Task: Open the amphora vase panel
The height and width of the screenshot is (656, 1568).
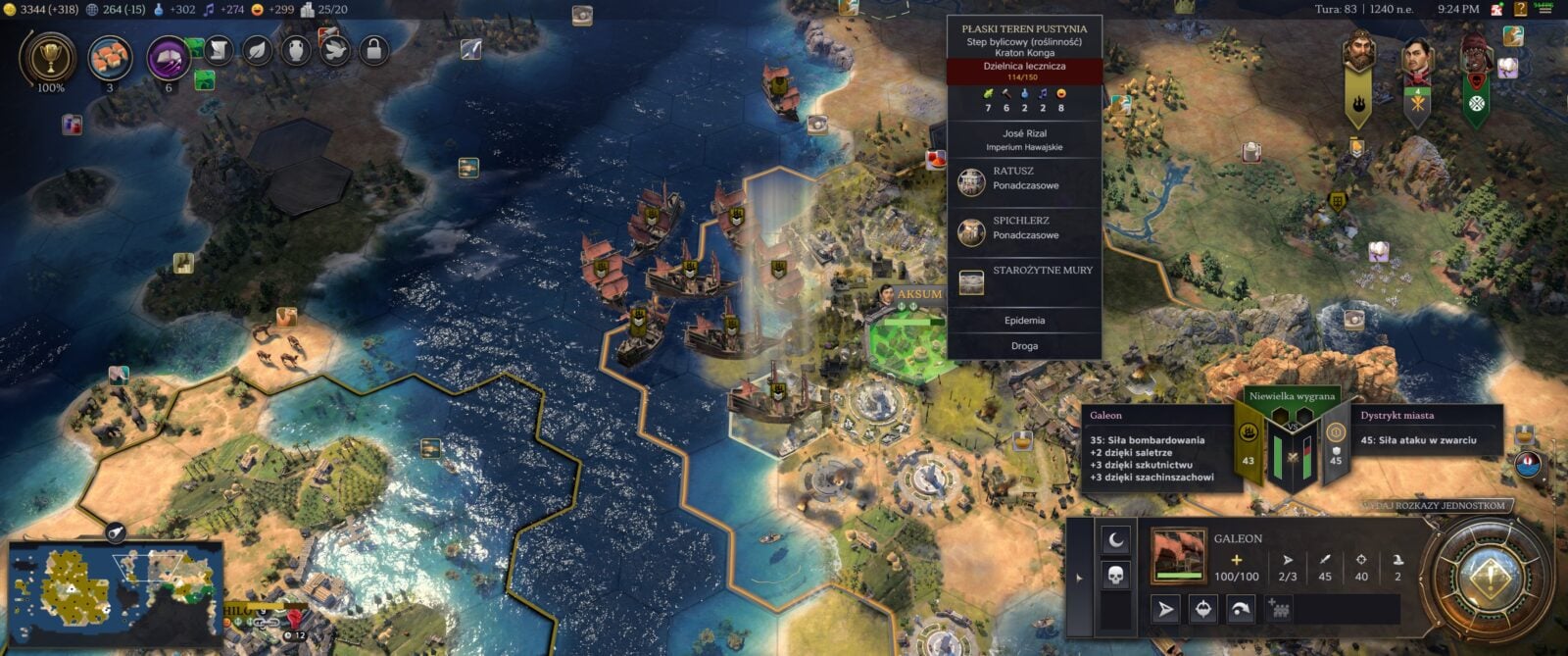Action: pos(296,49)
